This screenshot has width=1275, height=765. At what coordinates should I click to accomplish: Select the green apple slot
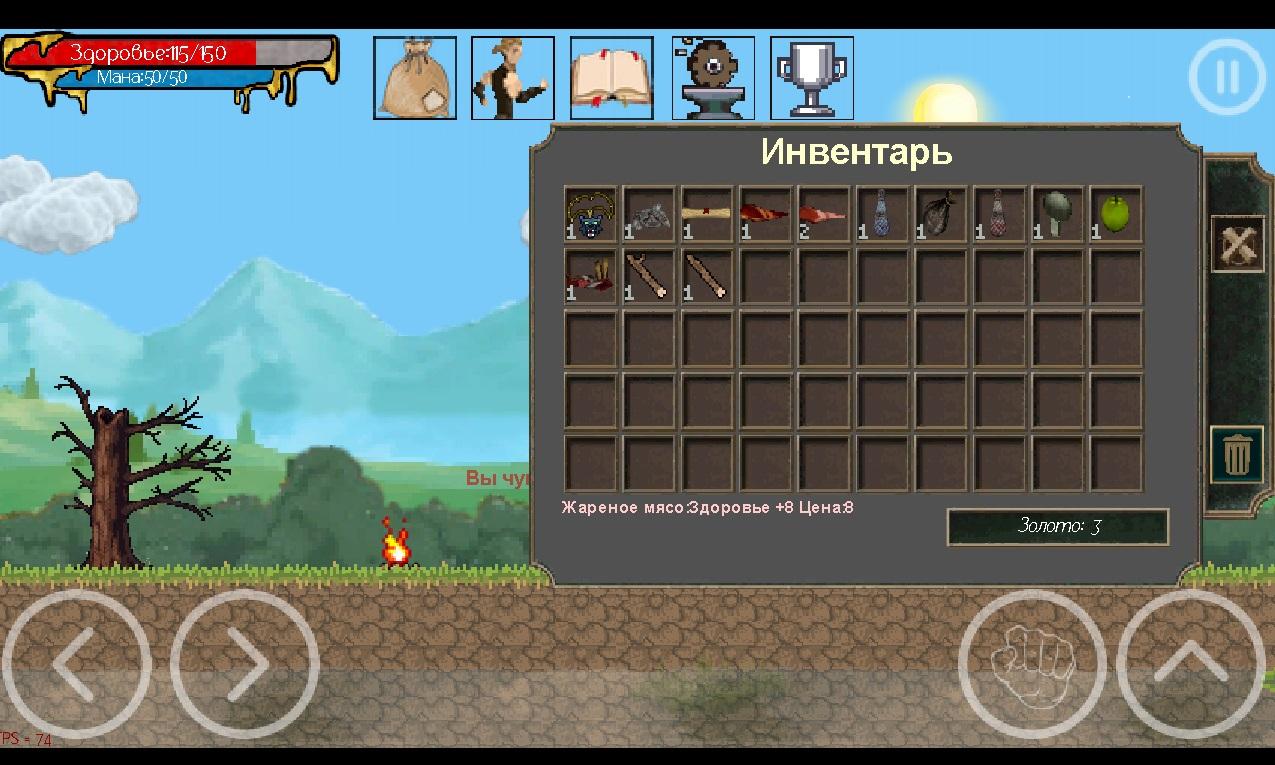[1116, 214]
